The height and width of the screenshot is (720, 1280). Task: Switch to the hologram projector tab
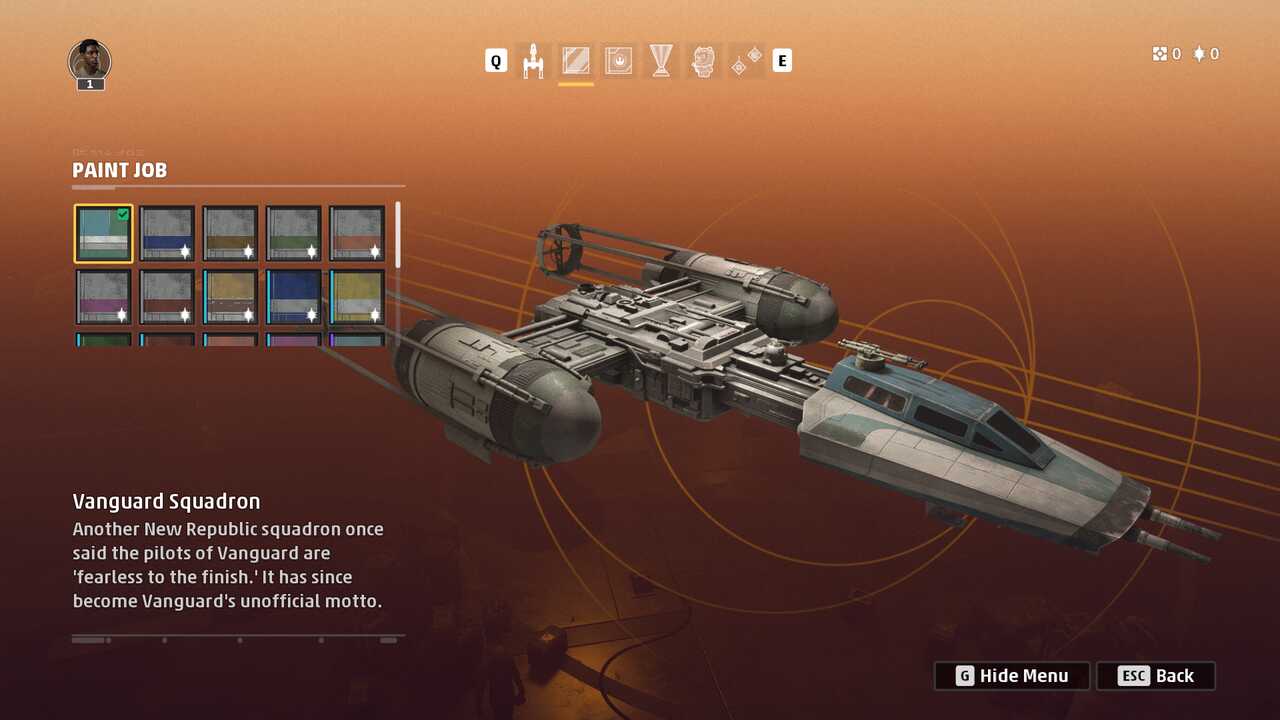[661, 61]
